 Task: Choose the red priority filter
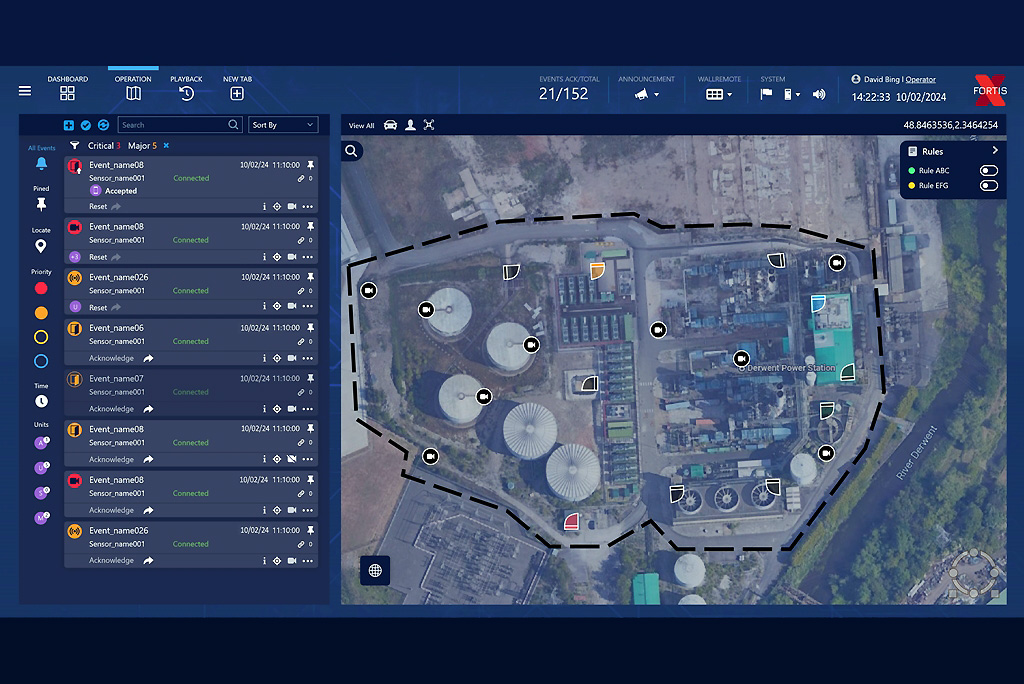point(41,288)
